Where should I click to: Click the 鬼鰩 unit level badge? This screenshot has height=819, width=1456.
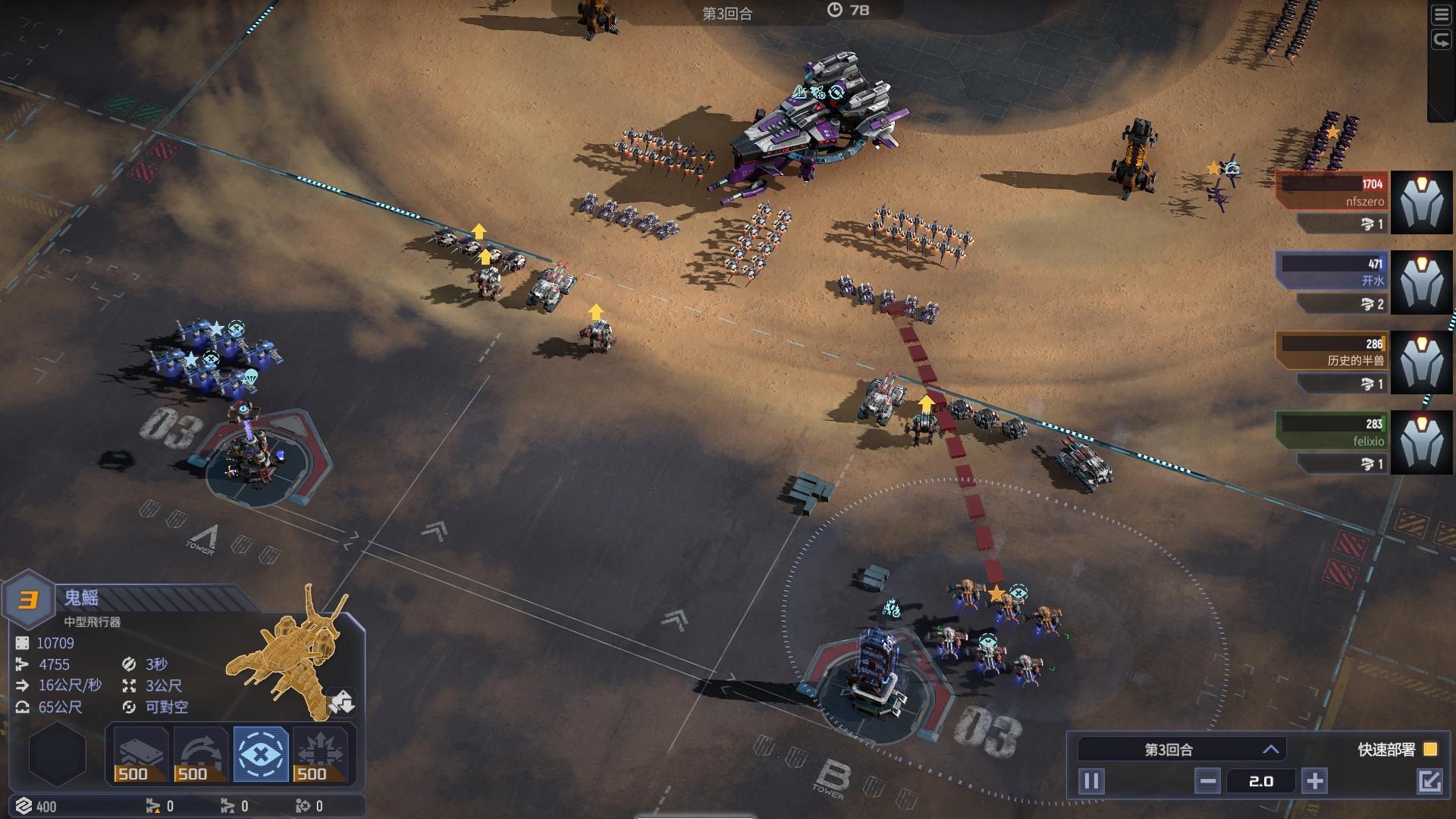(x=28, y=601)
